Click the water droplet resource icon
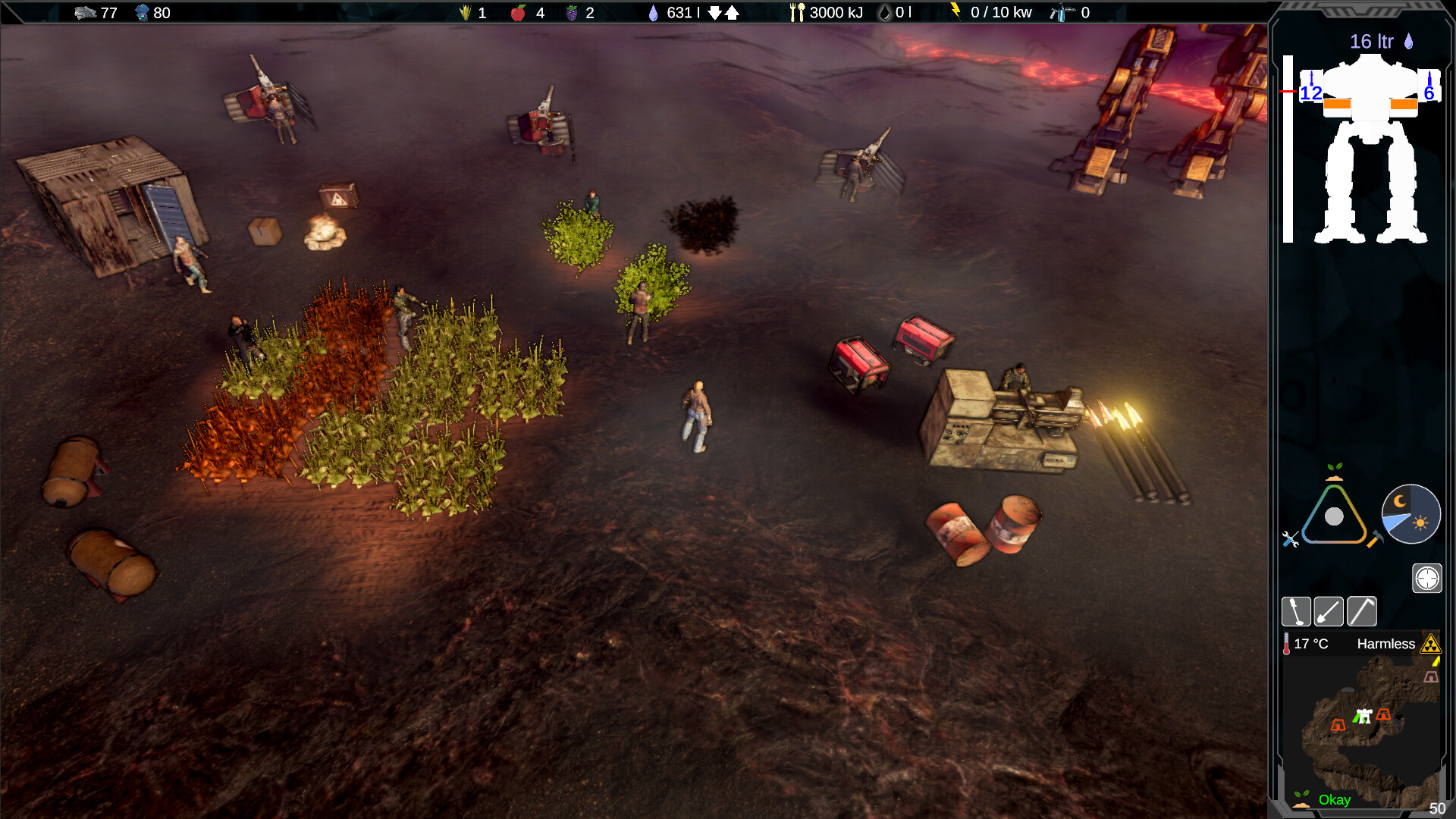The image size is (1456, 819). 654,12
